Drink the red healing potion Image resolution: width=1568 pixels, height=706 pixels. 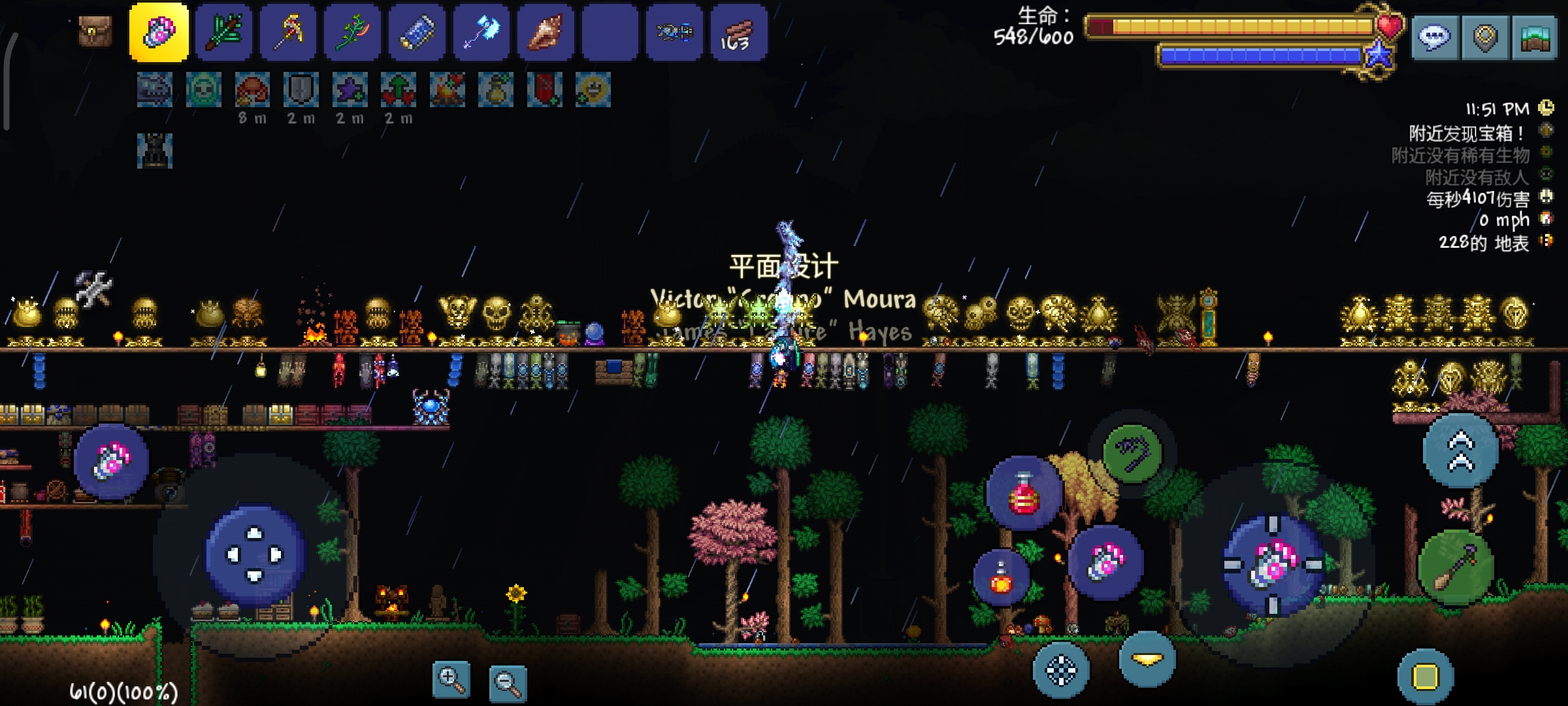1024,494
